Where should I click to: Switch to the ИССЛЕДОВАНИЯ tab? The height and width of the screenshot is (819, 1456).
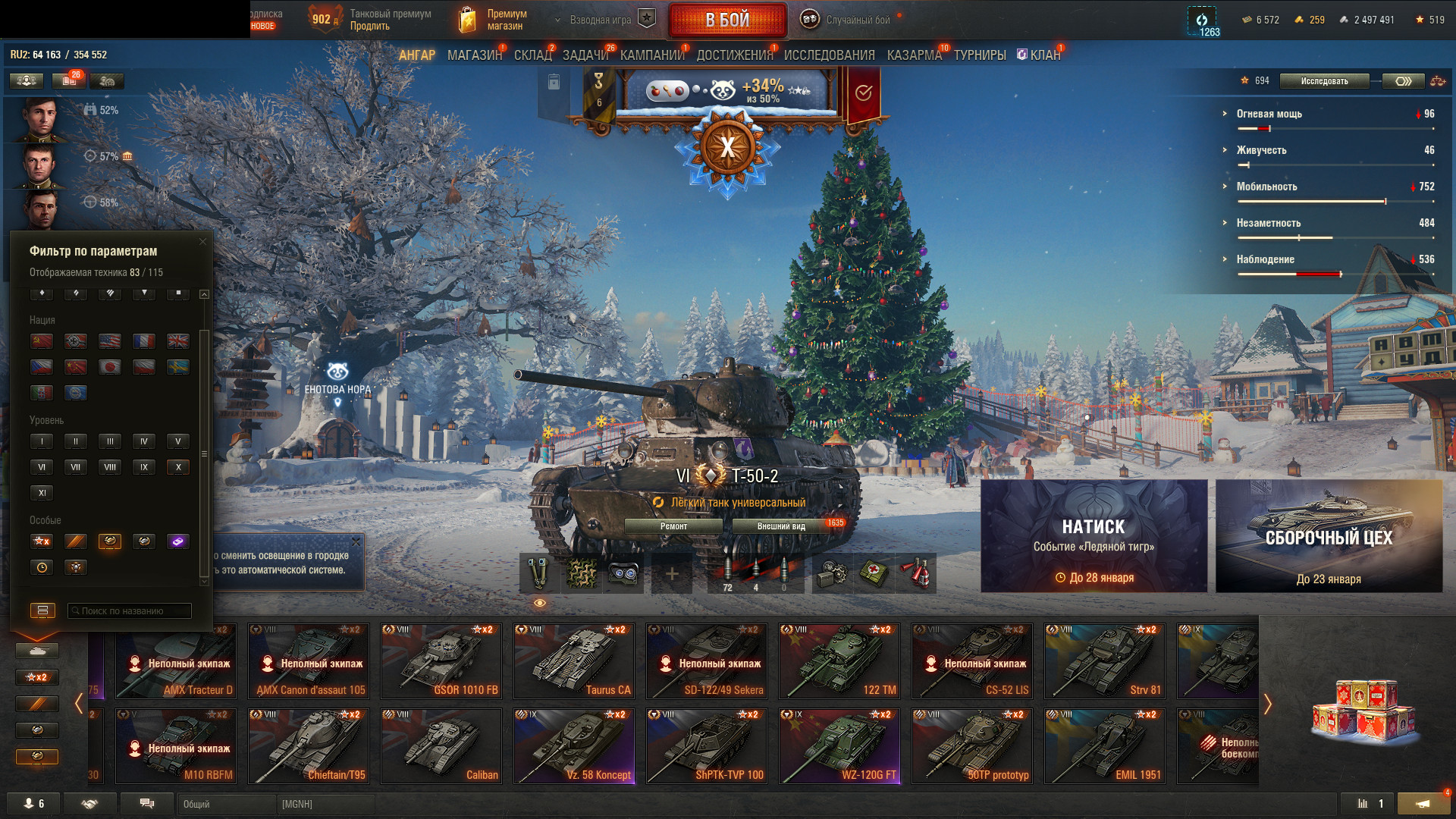[x=829, y=55]
